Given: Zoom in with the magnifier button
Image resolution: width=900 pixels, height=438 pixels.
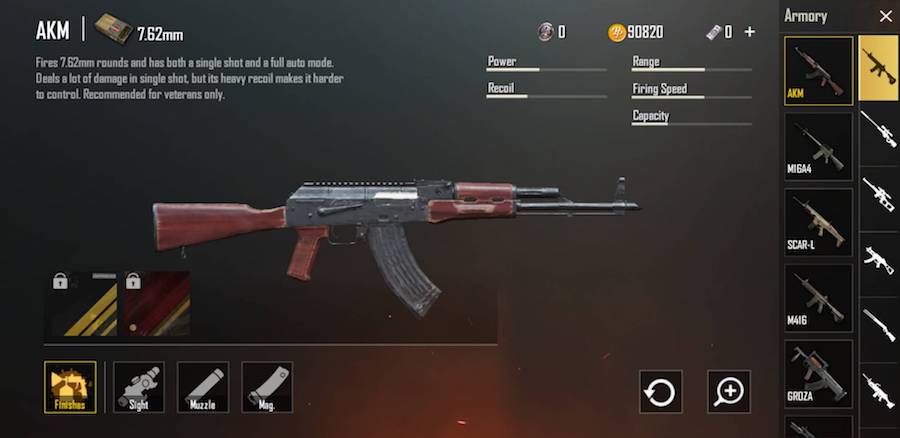Looking at the screenshot, I should [729, 391].
